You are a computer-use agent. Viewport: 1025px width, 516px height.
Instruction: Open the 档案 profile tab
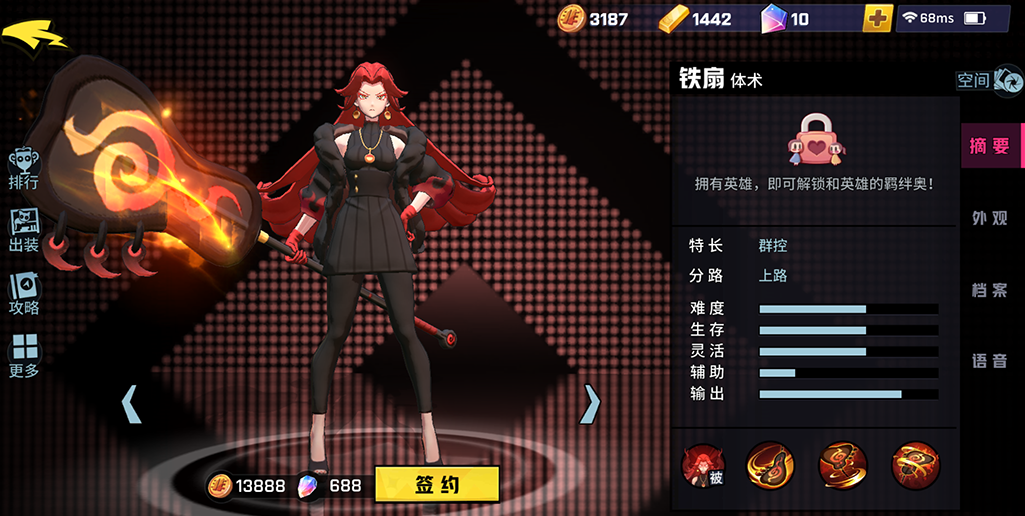pyautogui.click(x=990, y=290)
